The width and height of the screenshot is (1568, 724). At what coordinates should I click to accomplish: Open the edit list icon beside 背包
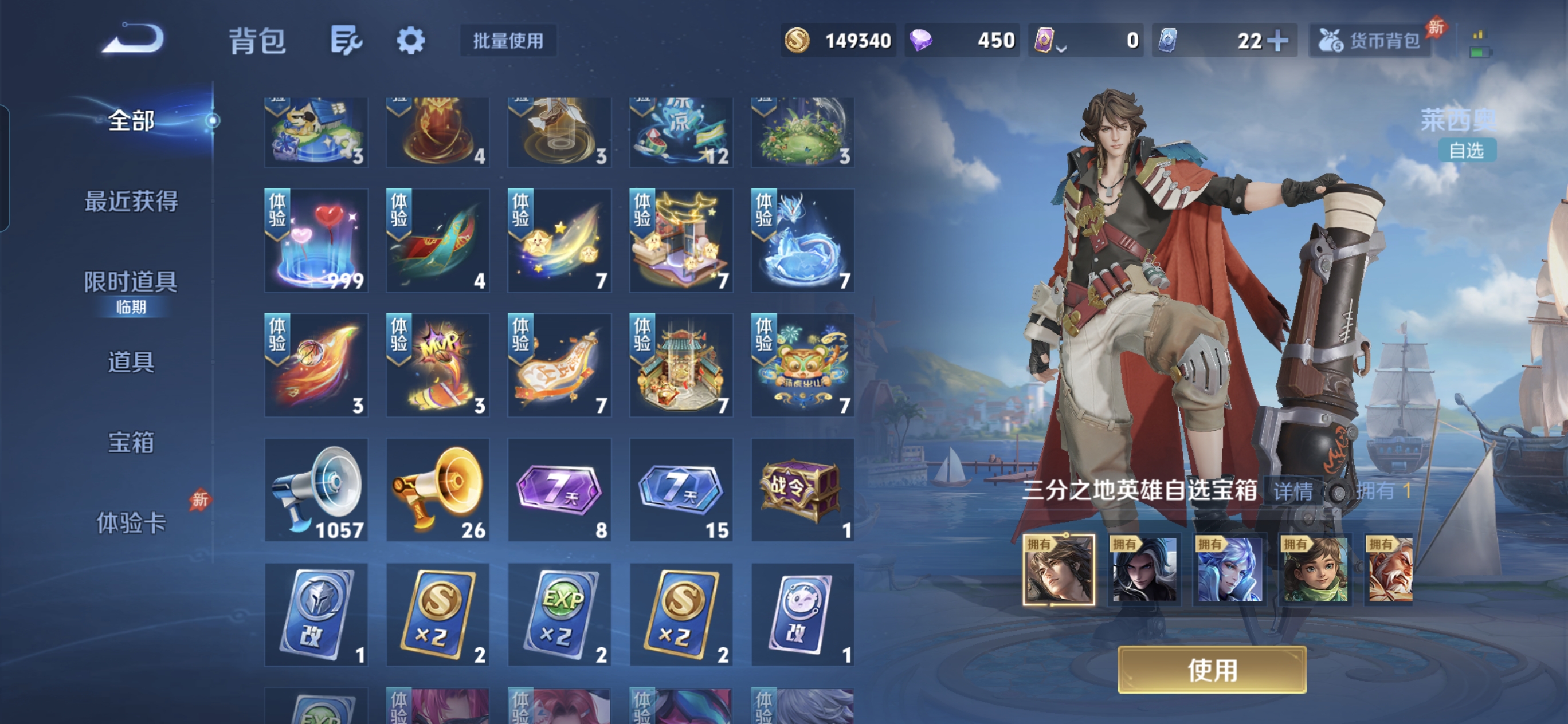click(x=346, y=41)
